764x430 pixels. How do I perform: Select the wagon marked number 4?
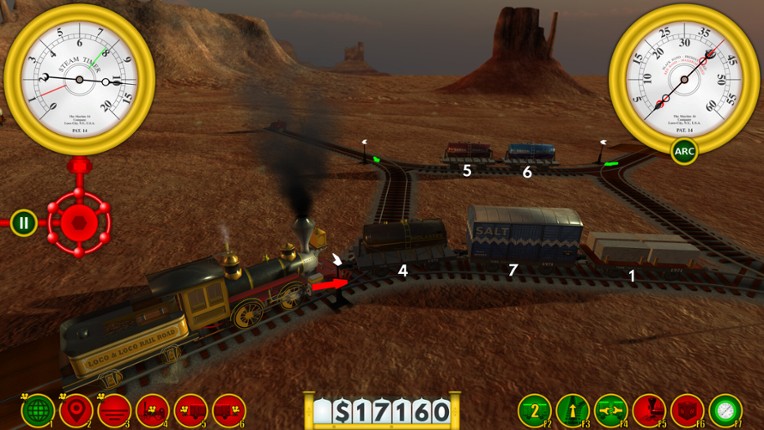(x=403, y=244)
